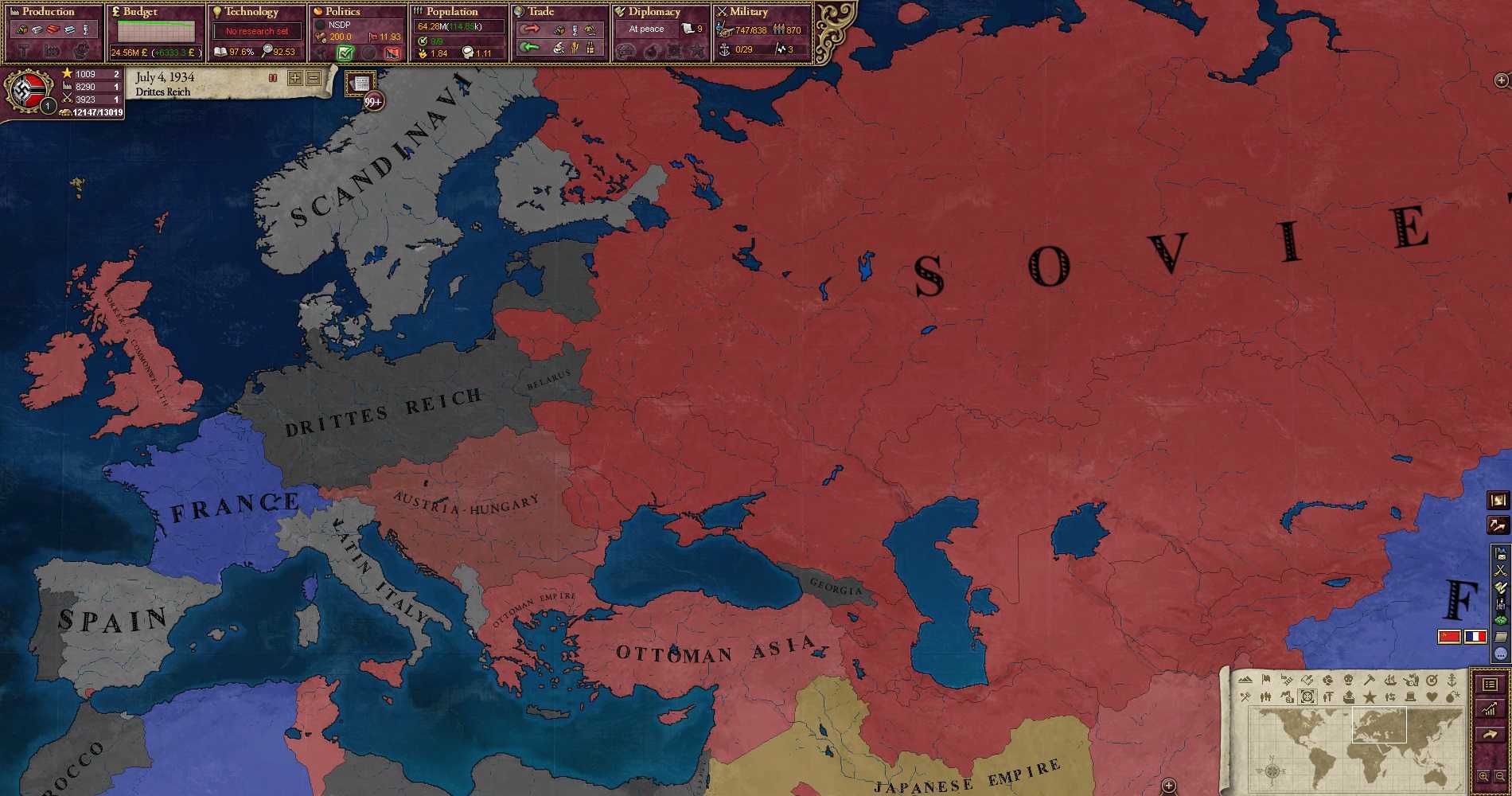Click the French flag alert

[1475, 637]
